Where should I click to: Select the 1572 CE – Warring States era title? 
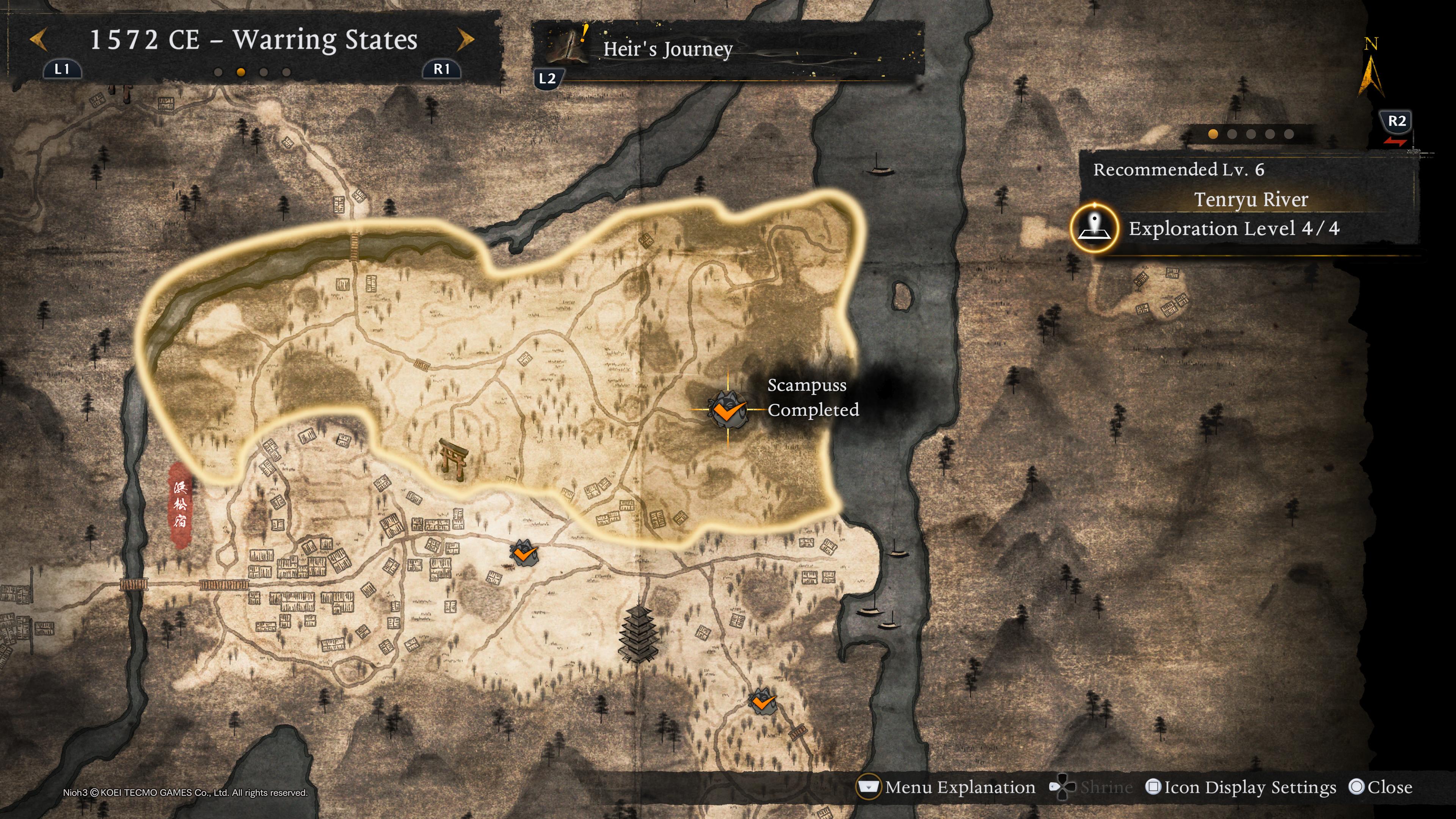click(x=253, y=40)
